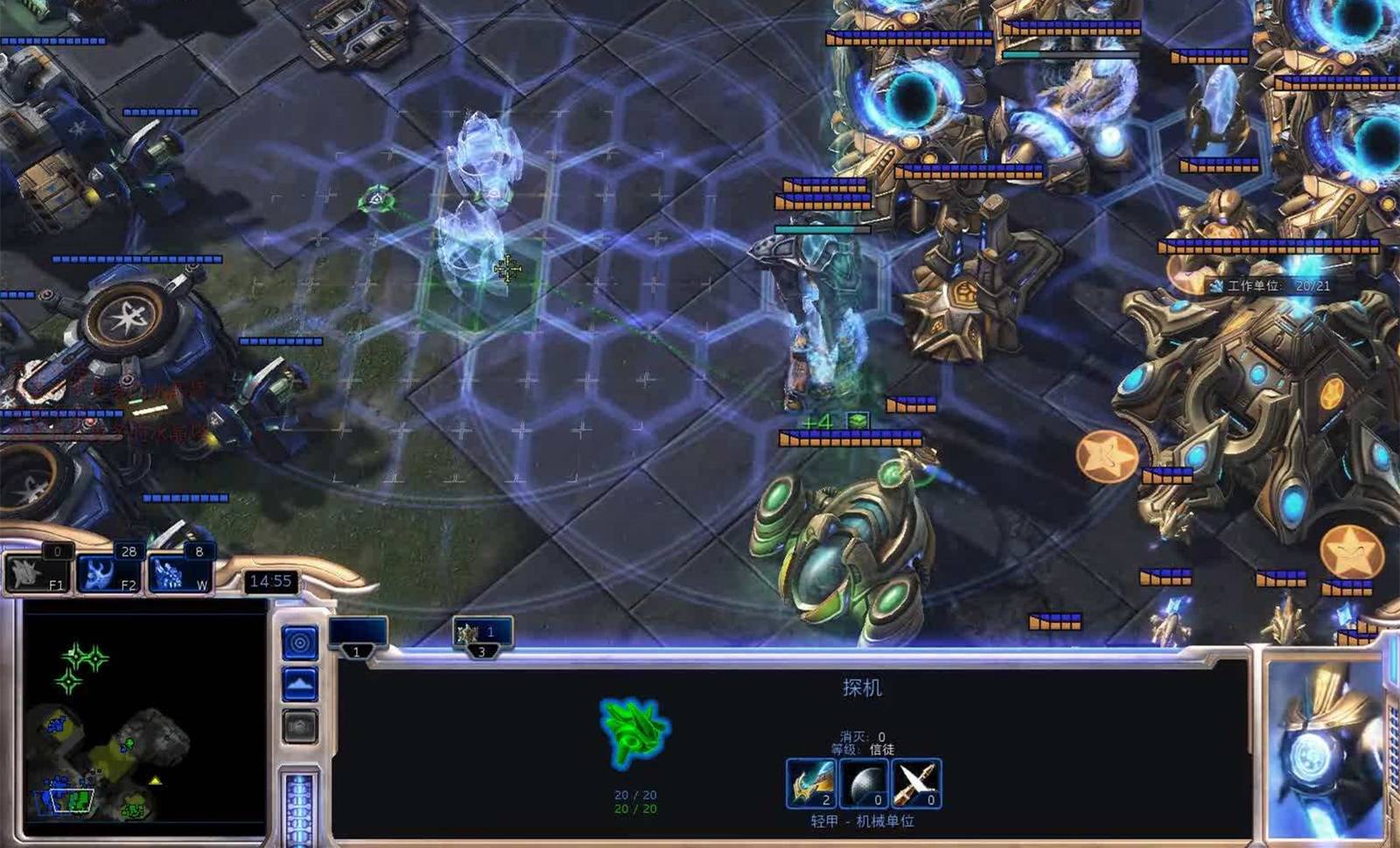The image size is (1400, 848).
Task: Toggle minimap terrain display button
Action: click(299, 683)
